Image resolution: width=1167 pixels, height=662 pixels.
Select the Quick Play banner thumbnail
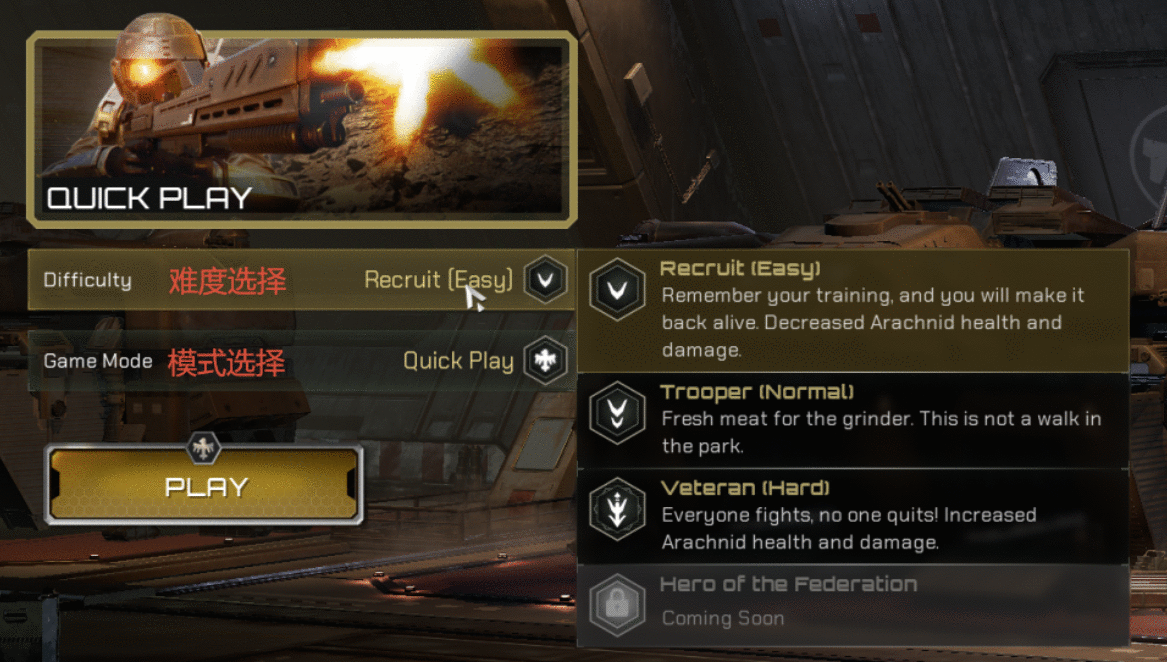(x=301, y=128)
